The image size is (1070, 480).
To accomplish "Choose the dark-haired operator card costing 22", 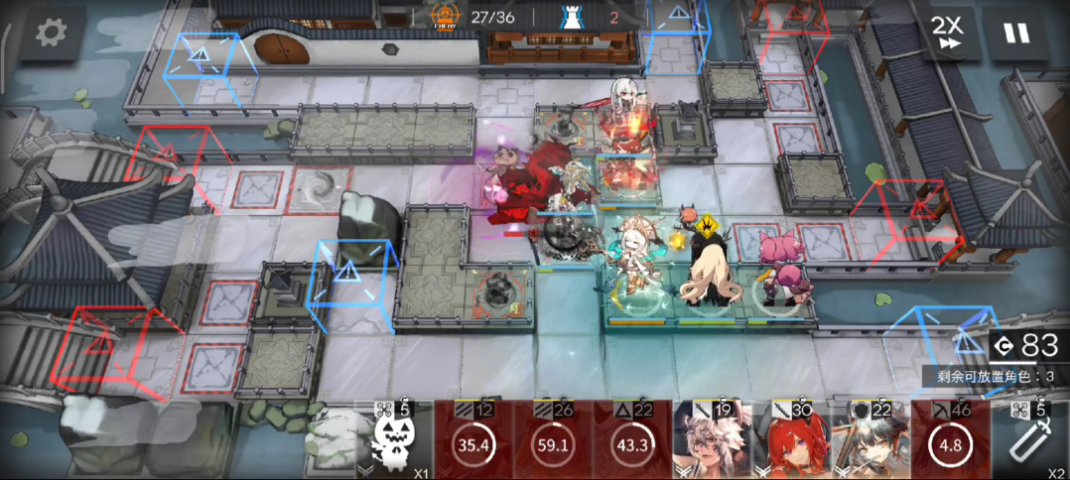I will [x=870, y=441].
